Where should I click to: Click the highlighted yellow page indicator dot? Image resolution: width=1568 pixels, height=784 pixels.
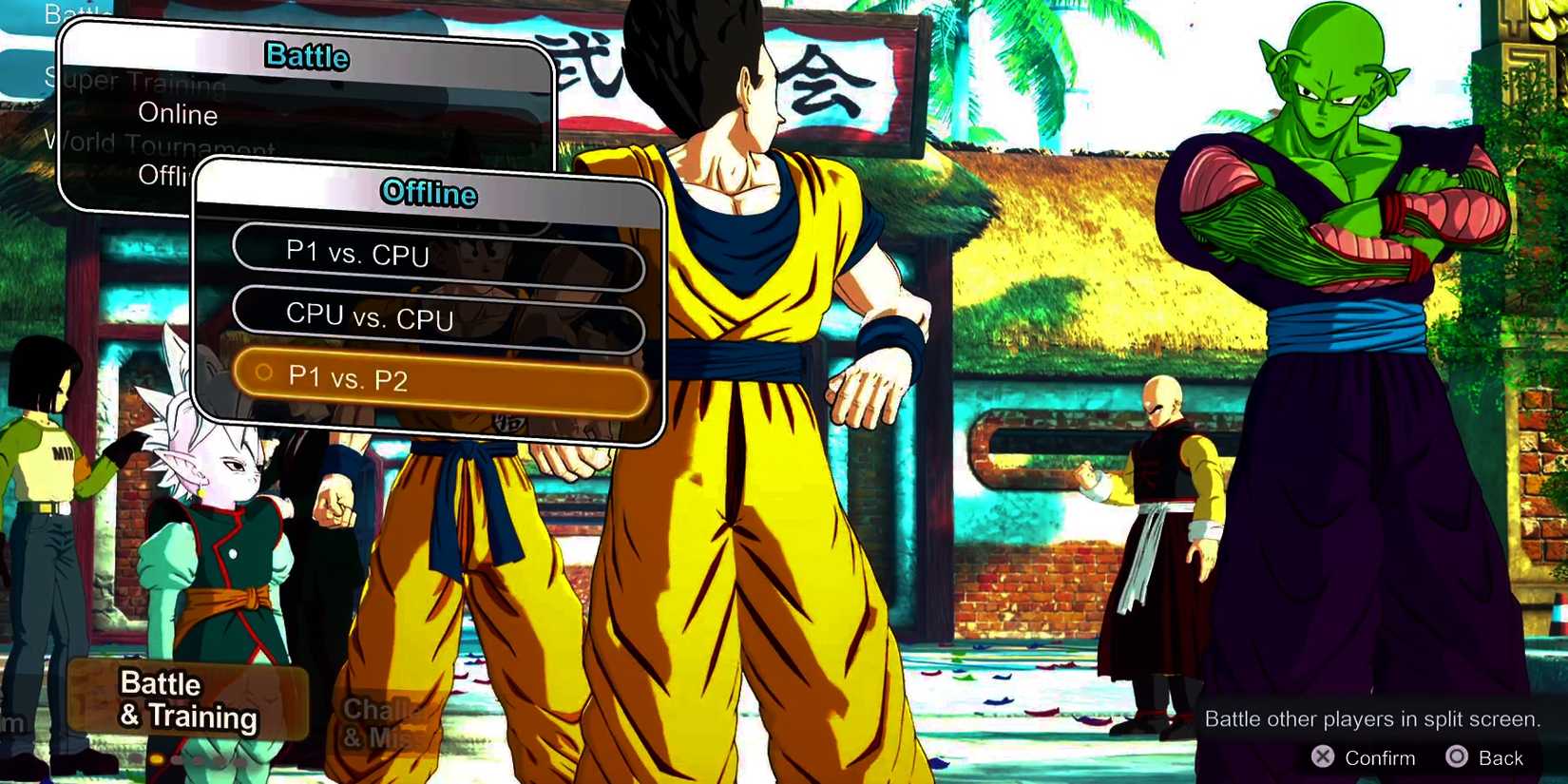coord(156,759)
